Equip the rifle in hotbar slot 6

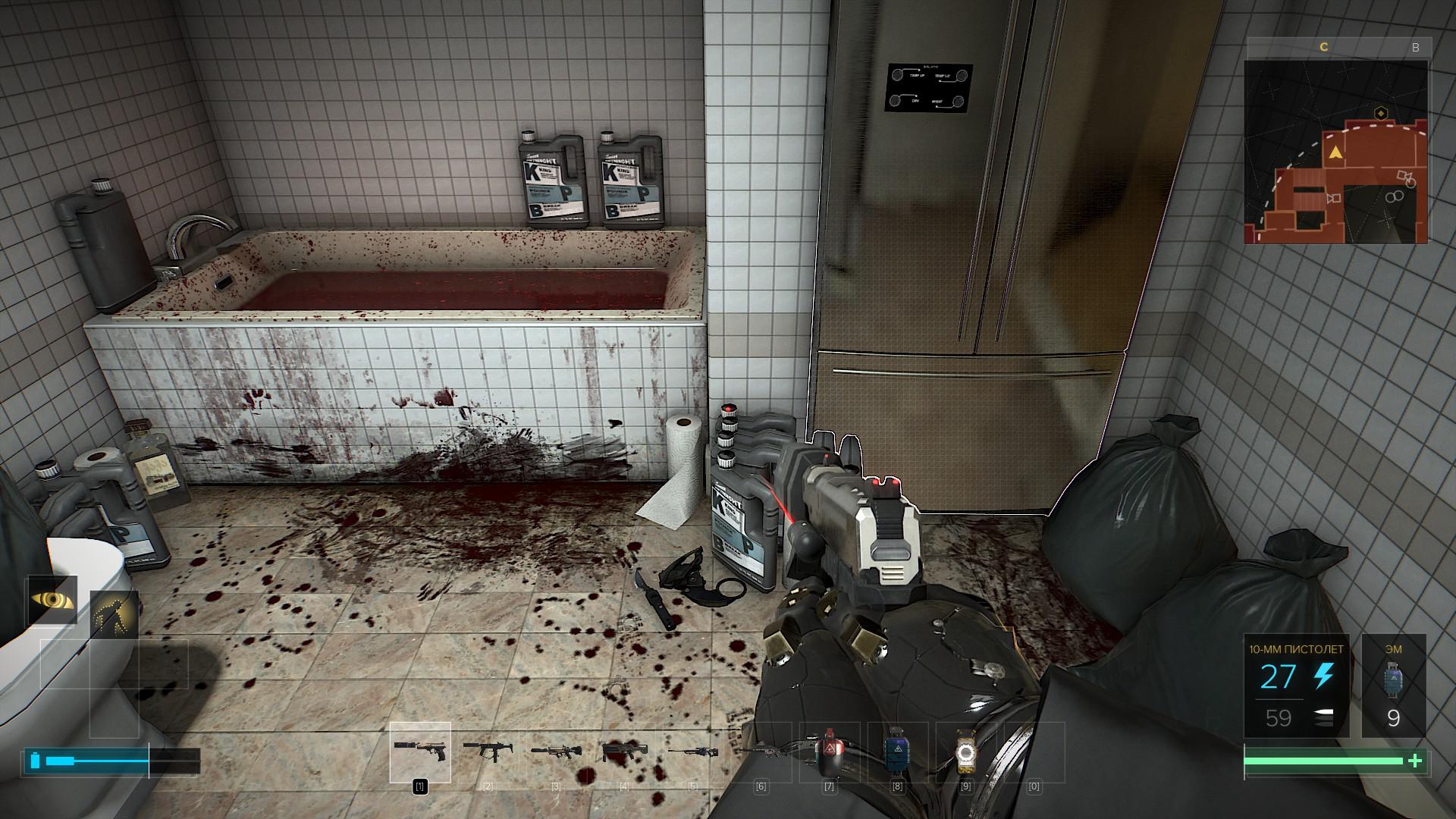[x=761, y=752]
